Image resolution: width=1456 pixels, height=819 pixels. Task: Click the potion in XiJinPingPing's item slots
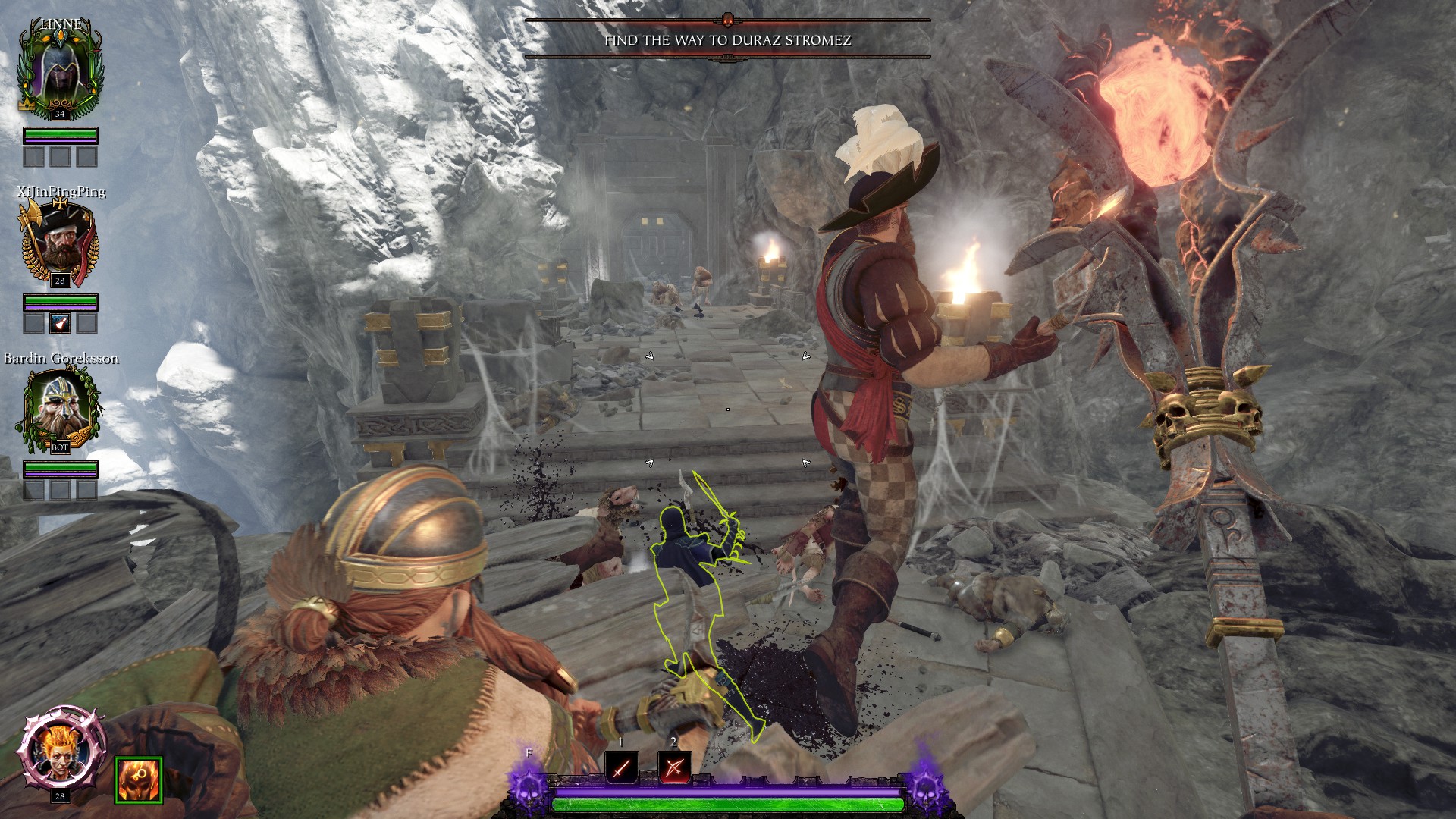click(x=61, y=324)
